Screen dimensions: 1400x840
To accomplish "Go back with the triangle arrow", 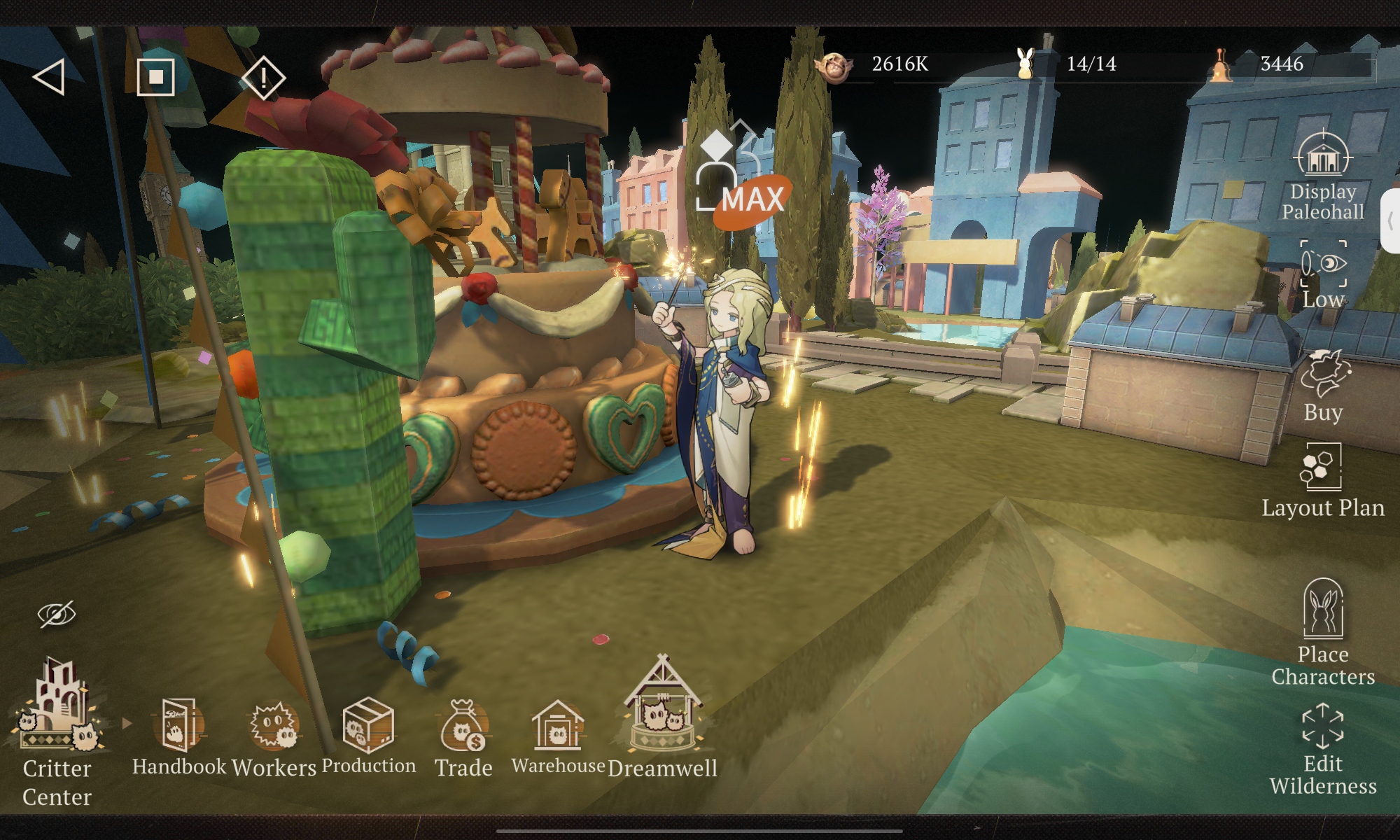I will [x=49, y=76].
